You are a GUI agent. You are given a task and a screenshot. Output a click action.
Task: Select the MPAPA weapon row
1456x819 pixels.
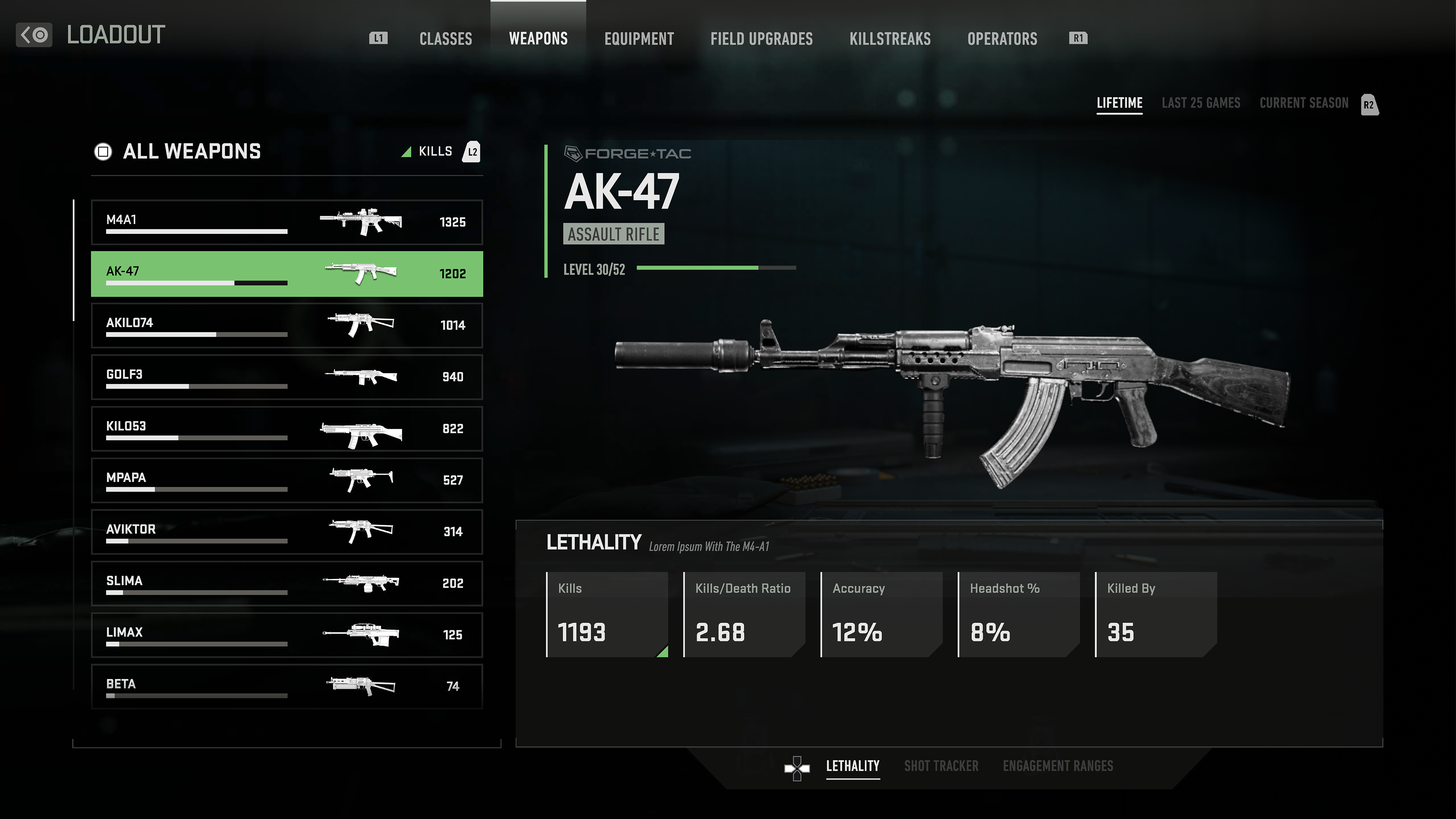287,480
